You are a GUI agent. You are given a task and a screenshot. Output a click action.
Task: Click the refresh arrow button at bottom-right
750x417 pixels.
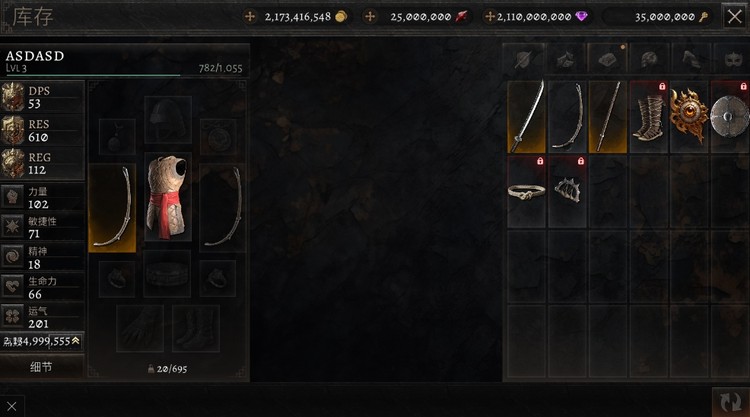tap(731, 402)
